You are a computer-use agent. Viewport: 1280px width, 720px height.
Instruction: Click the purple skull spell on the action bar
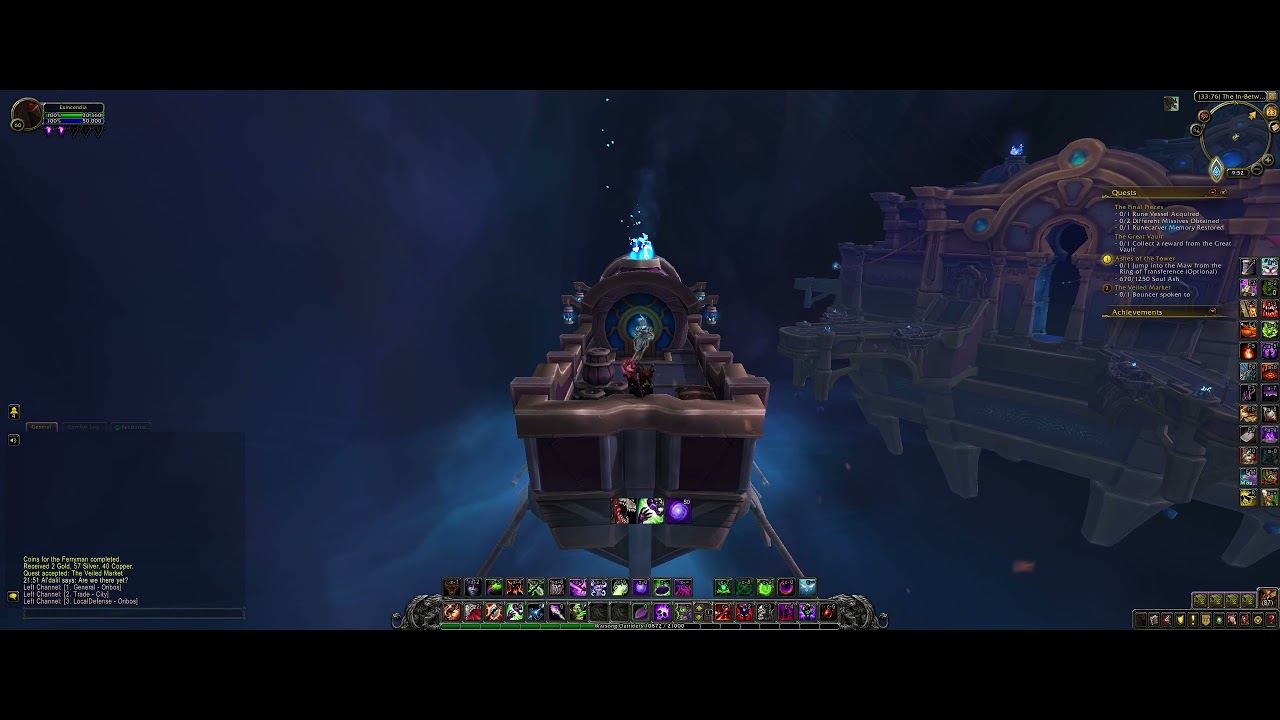[661, 611]
